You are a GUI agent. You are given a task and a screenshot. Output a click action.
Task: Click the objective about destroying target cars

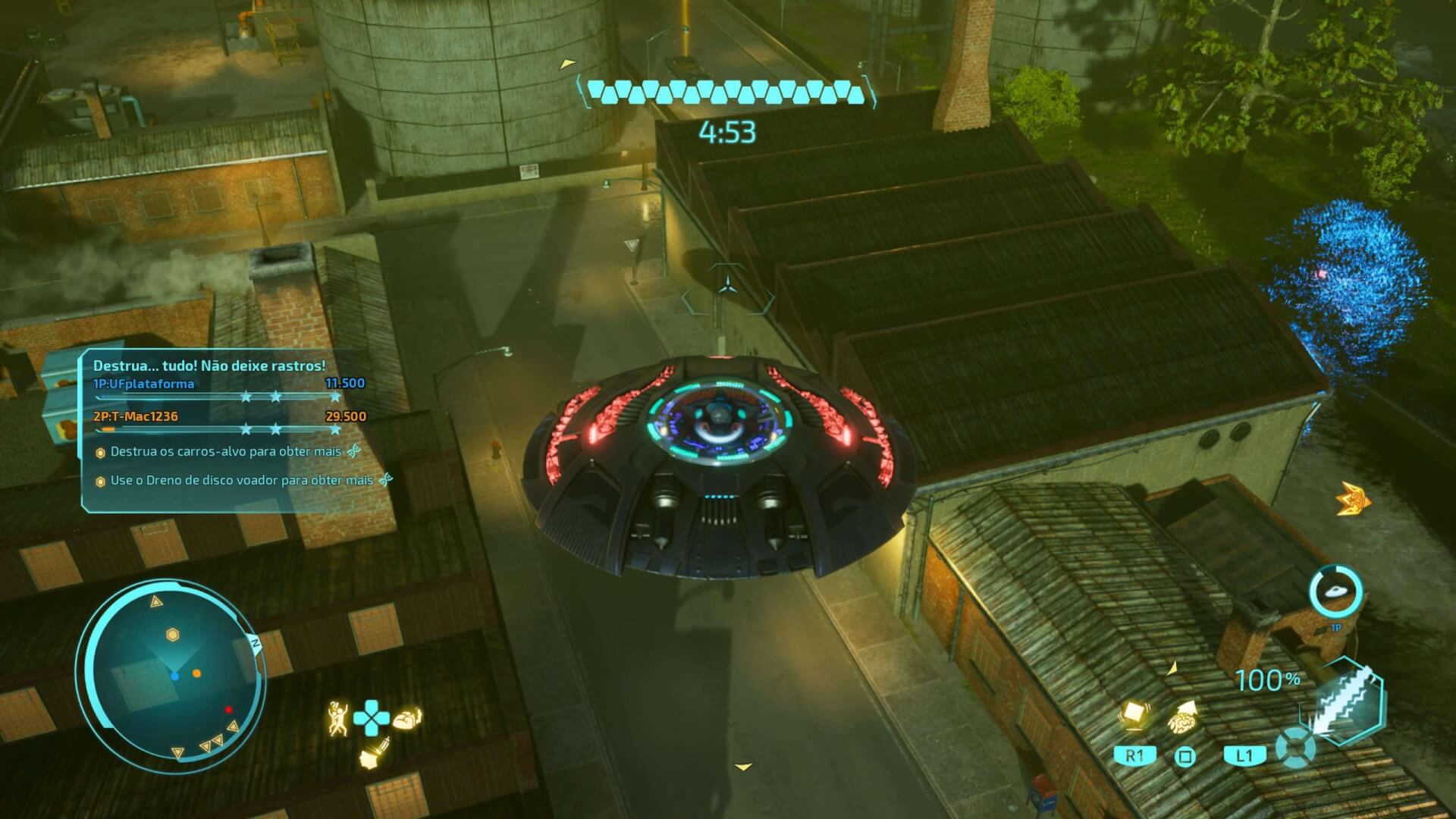[x=226, y=452]
